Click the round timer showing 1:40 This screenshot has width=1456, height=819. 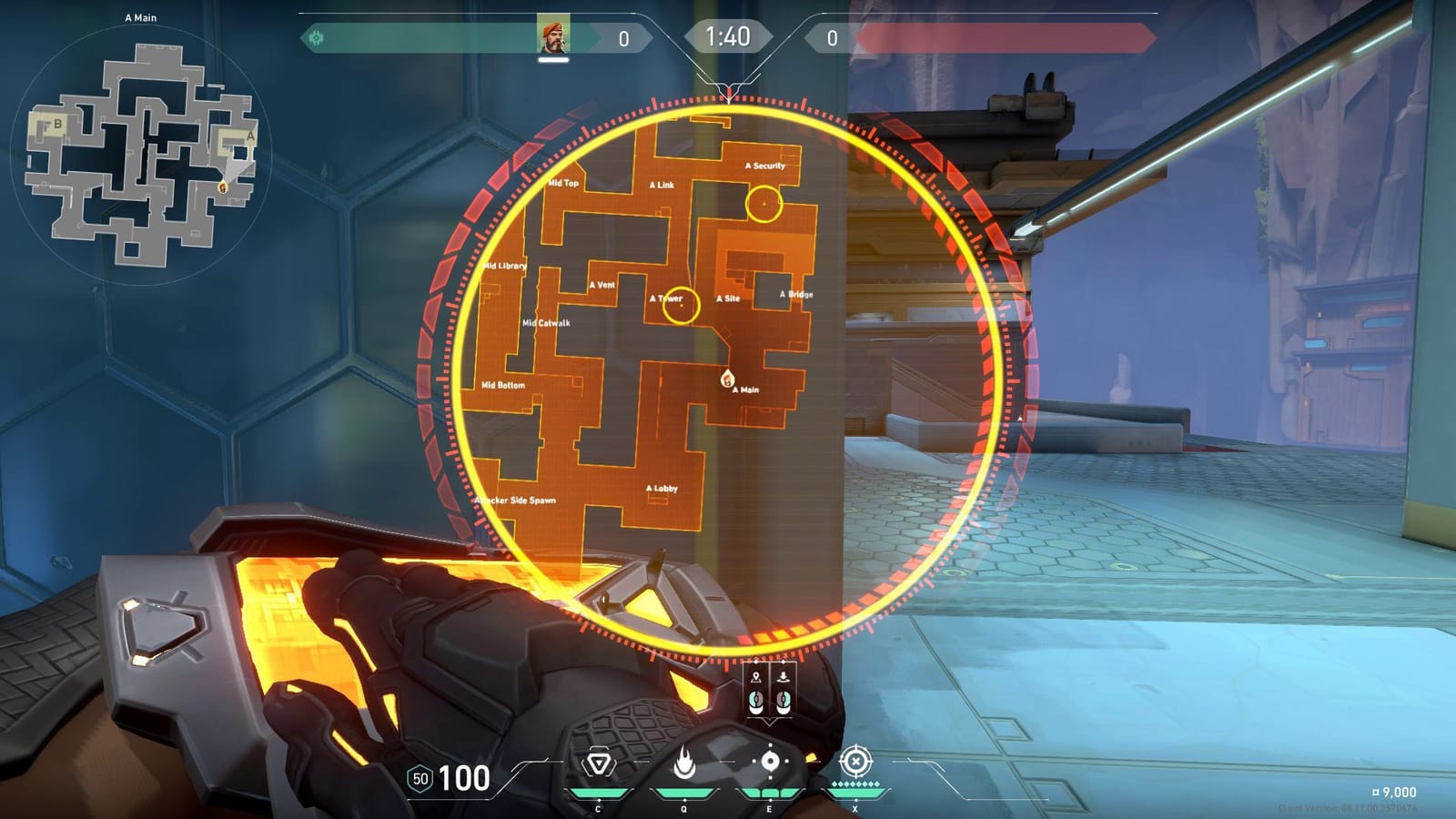pyautogui.click(x=728, y=37)
